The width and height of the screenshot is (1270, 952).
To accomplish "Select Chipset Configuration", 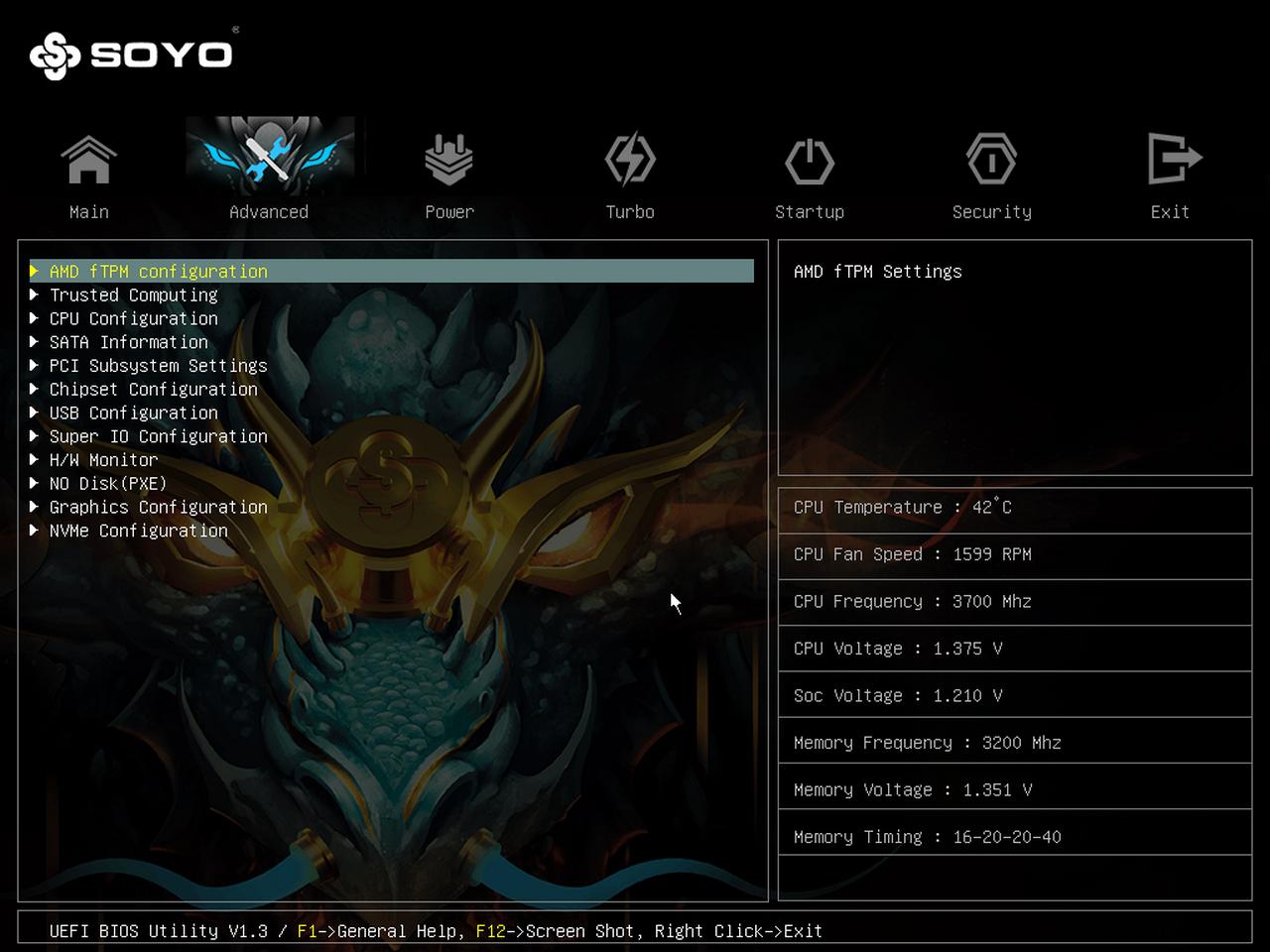I will point(154,390).
